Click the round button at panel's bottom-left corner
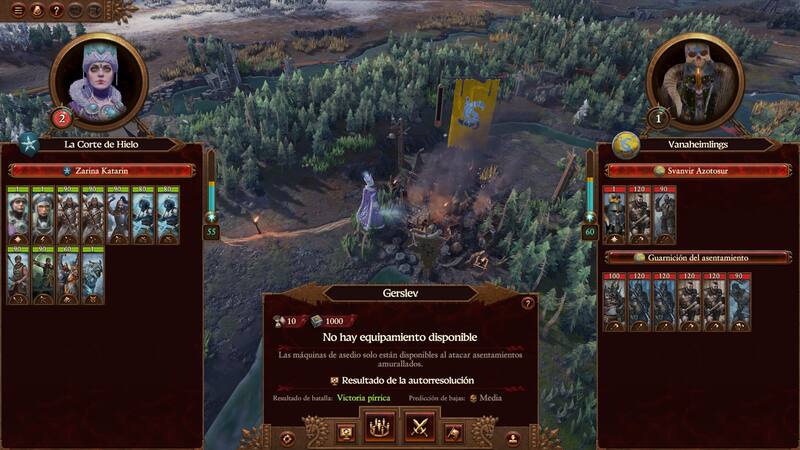This screenshot has width=800, height=450. 288,438
